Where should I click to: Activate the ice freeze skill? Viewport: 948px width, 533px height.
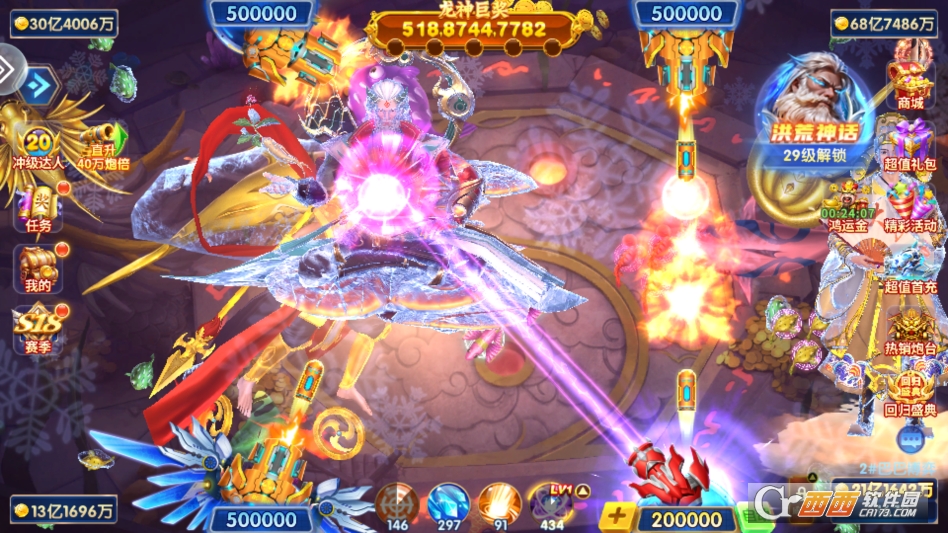(447, 502)
